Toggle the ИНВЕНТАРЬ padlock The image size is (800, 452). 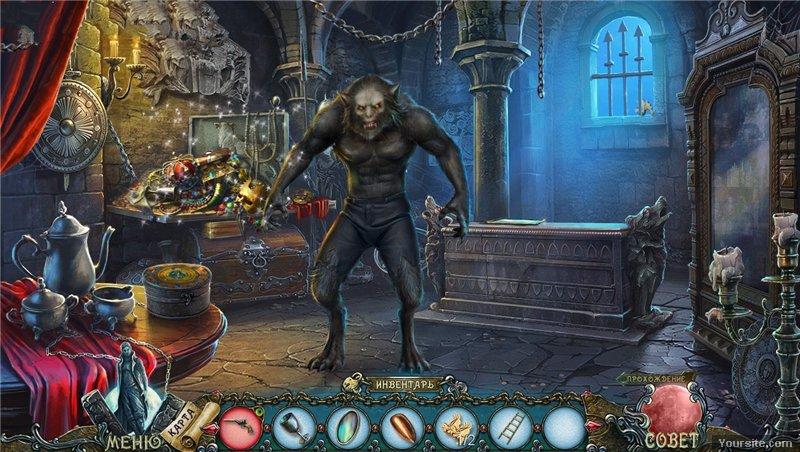(353, 383)
